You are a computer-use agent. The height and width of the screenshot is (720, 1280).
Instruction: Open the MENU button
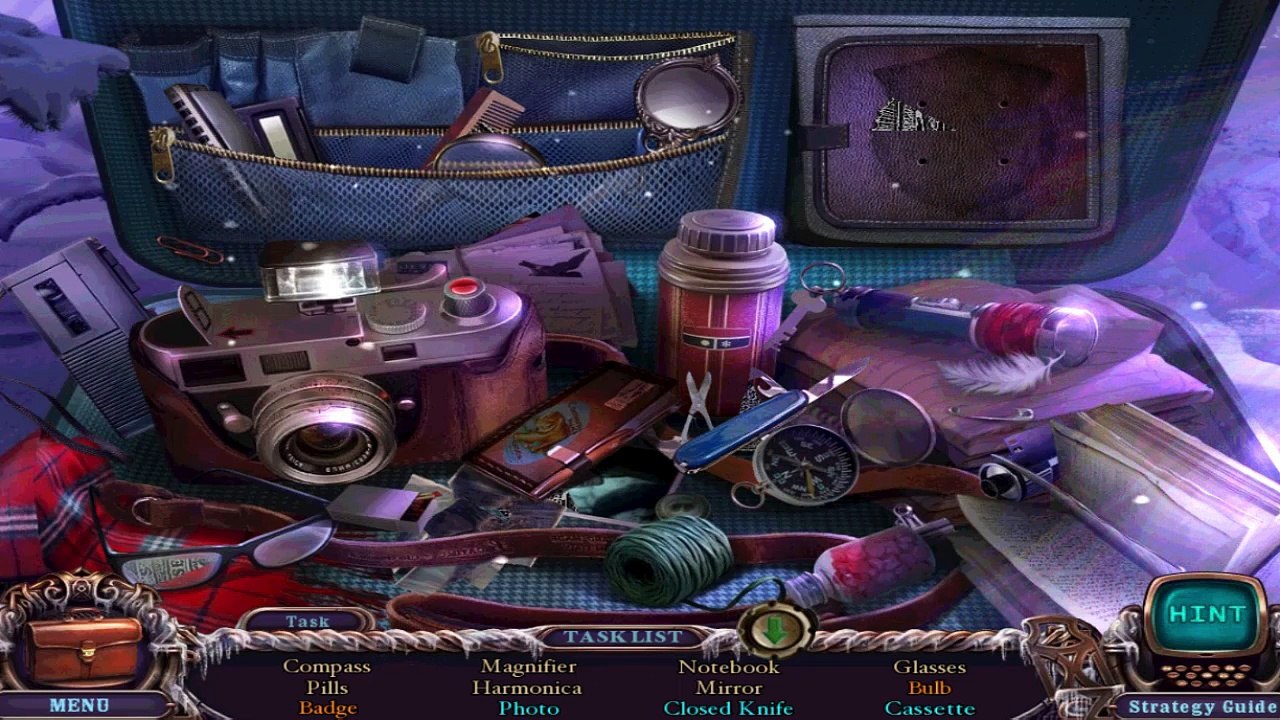78,705
